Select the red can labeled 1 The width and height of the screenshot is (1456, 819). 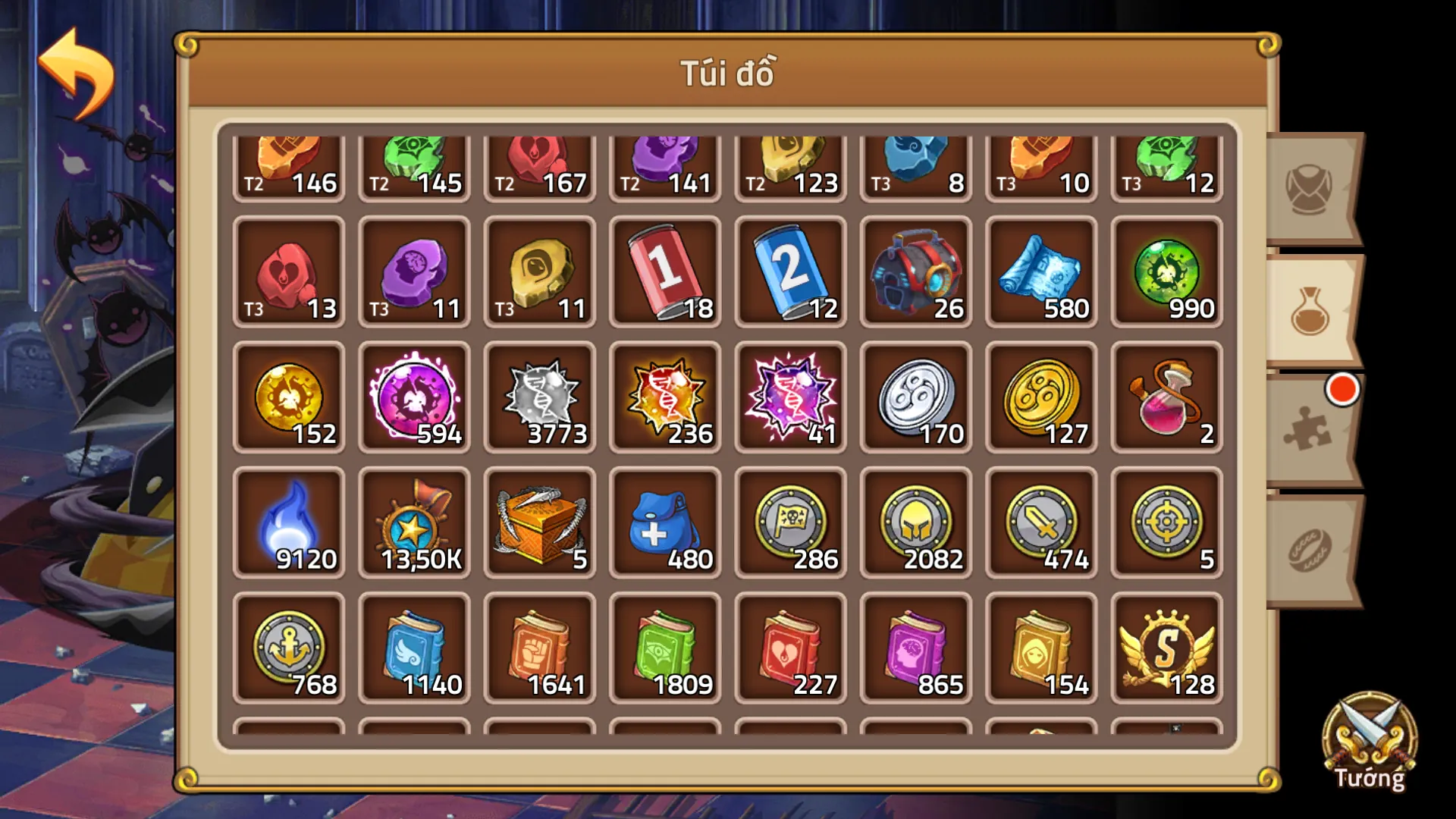(664, 273)
